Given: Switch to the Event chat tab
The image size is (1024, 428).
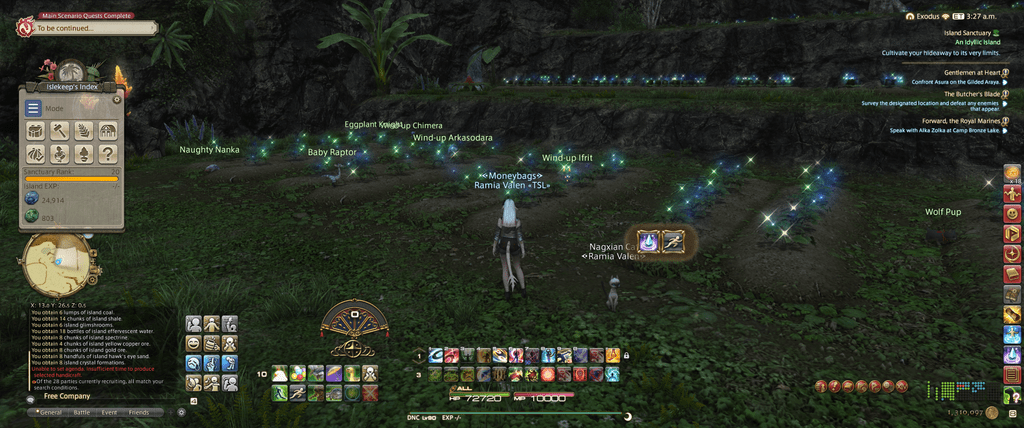Looking at the screenshot, I should [109, 411].
